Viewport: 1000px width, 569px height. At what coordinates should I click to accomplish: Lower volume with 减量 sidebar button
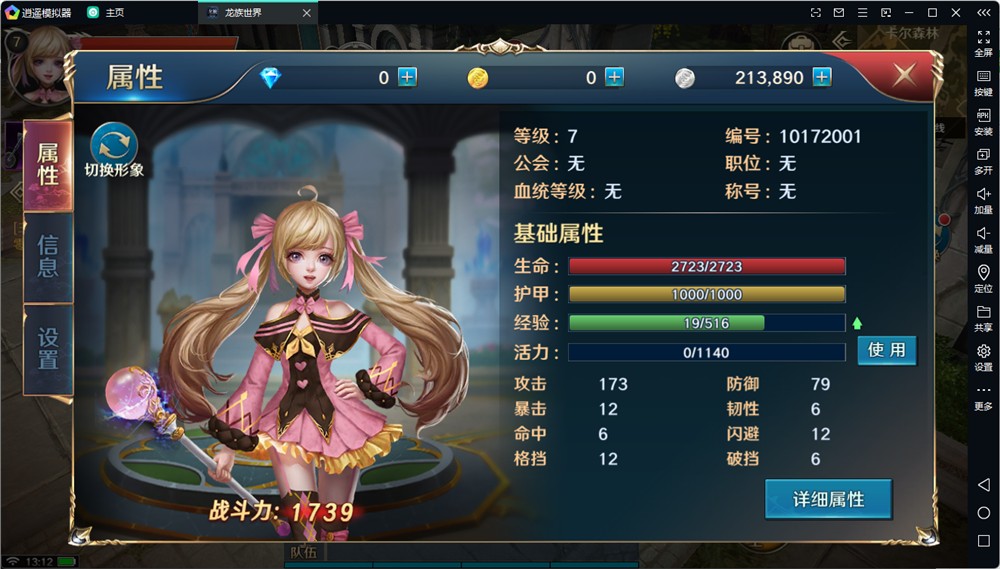point(983,238)
